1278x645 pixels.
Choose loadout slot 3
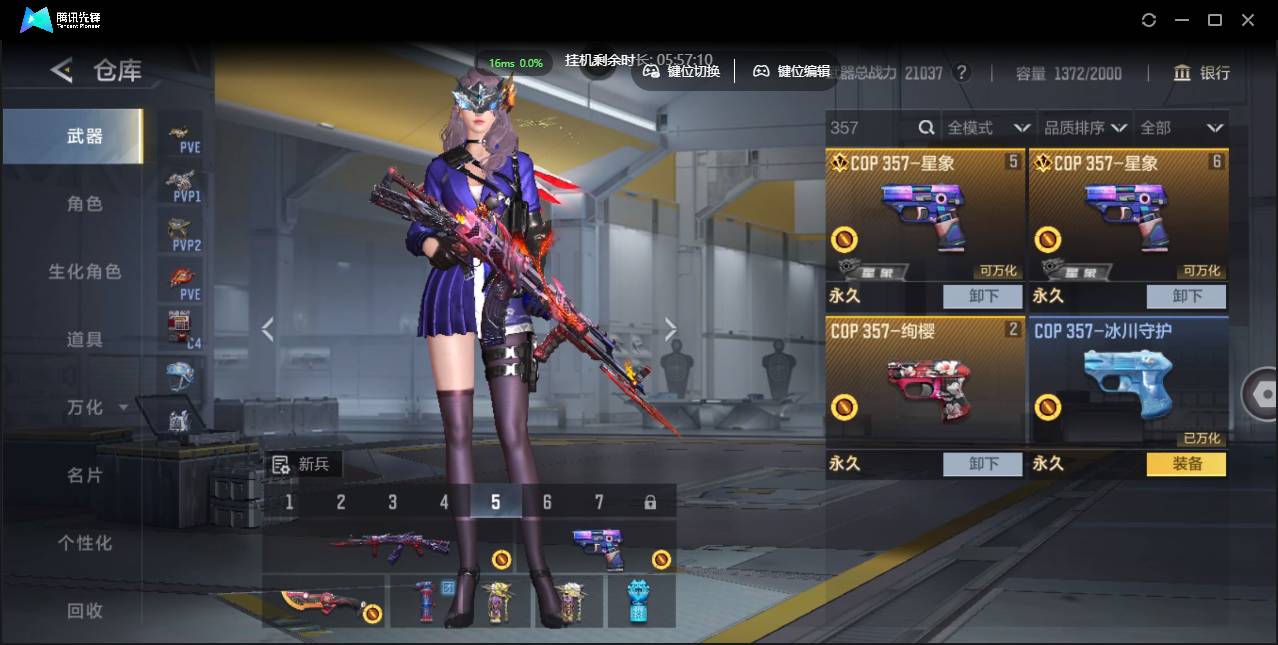point(392,502)
